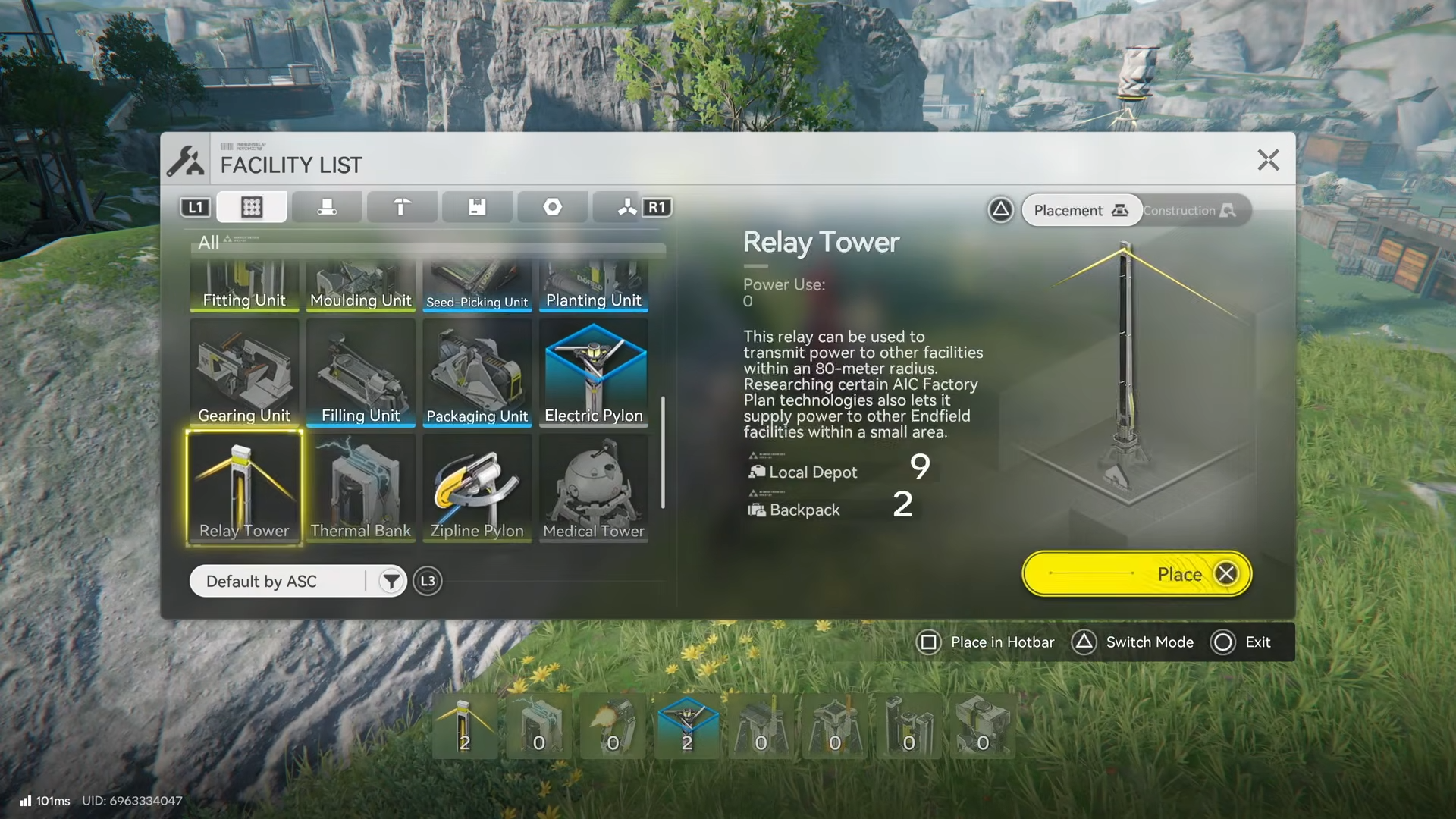The image size is (1456, 819).
Task: Switch to Construction mode
Action: (x=1189, y=211)
